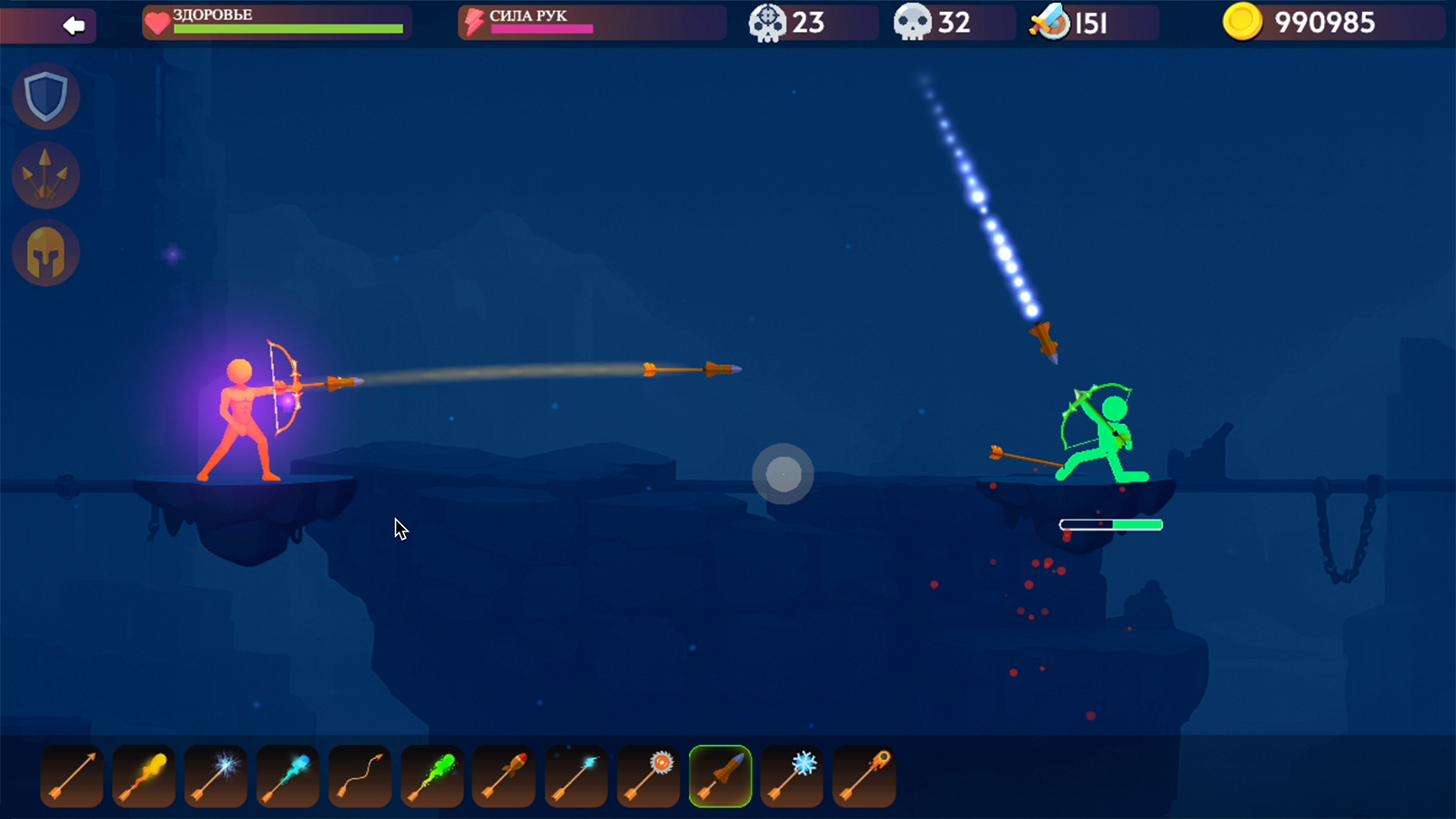Open the trident arrows menu in the sidebar
Screen dimensions: 1456x819
pos(45,175)
